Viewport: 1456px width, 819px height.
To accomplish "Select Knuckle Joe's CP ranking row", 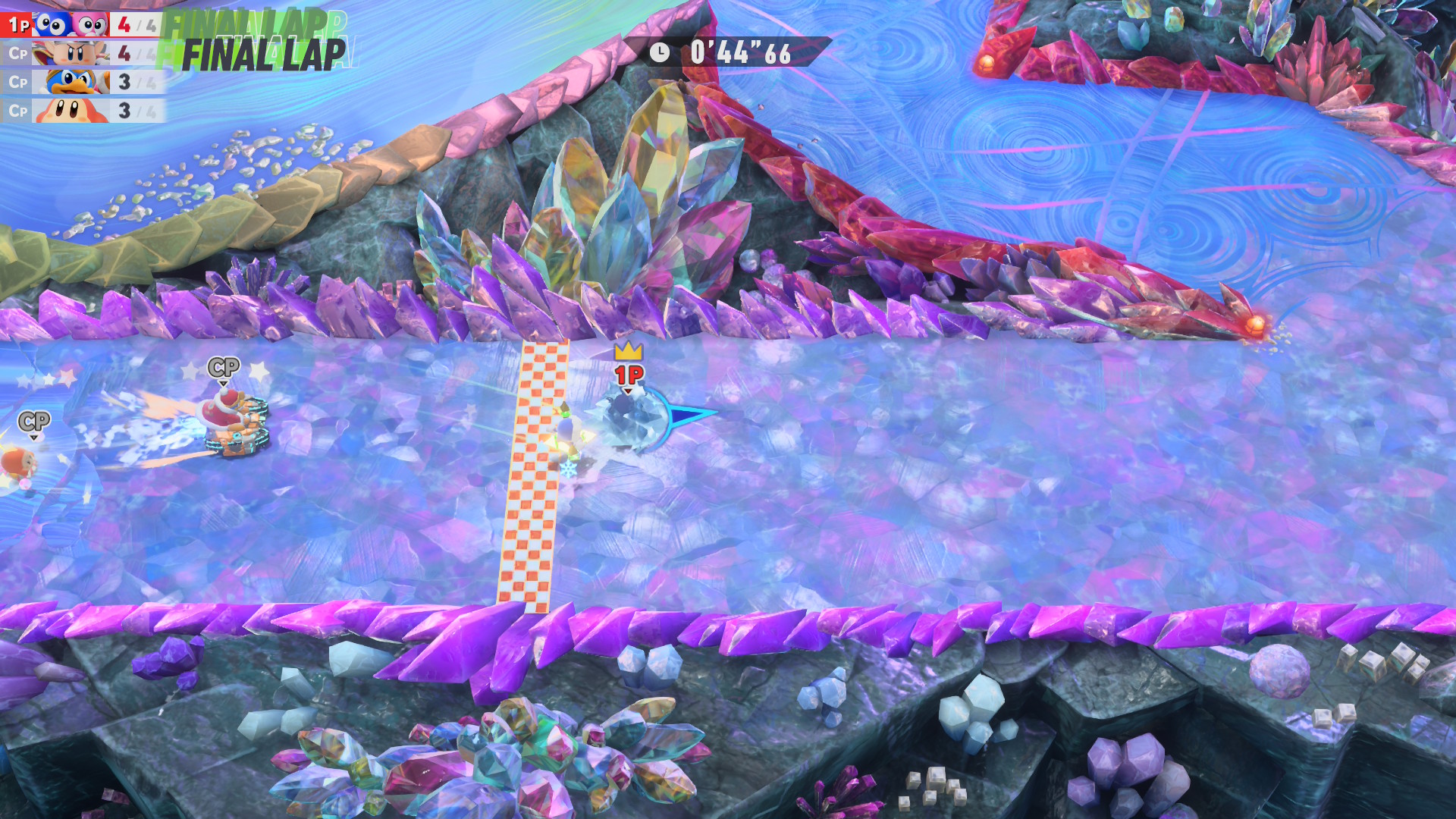I will (82, 54).
